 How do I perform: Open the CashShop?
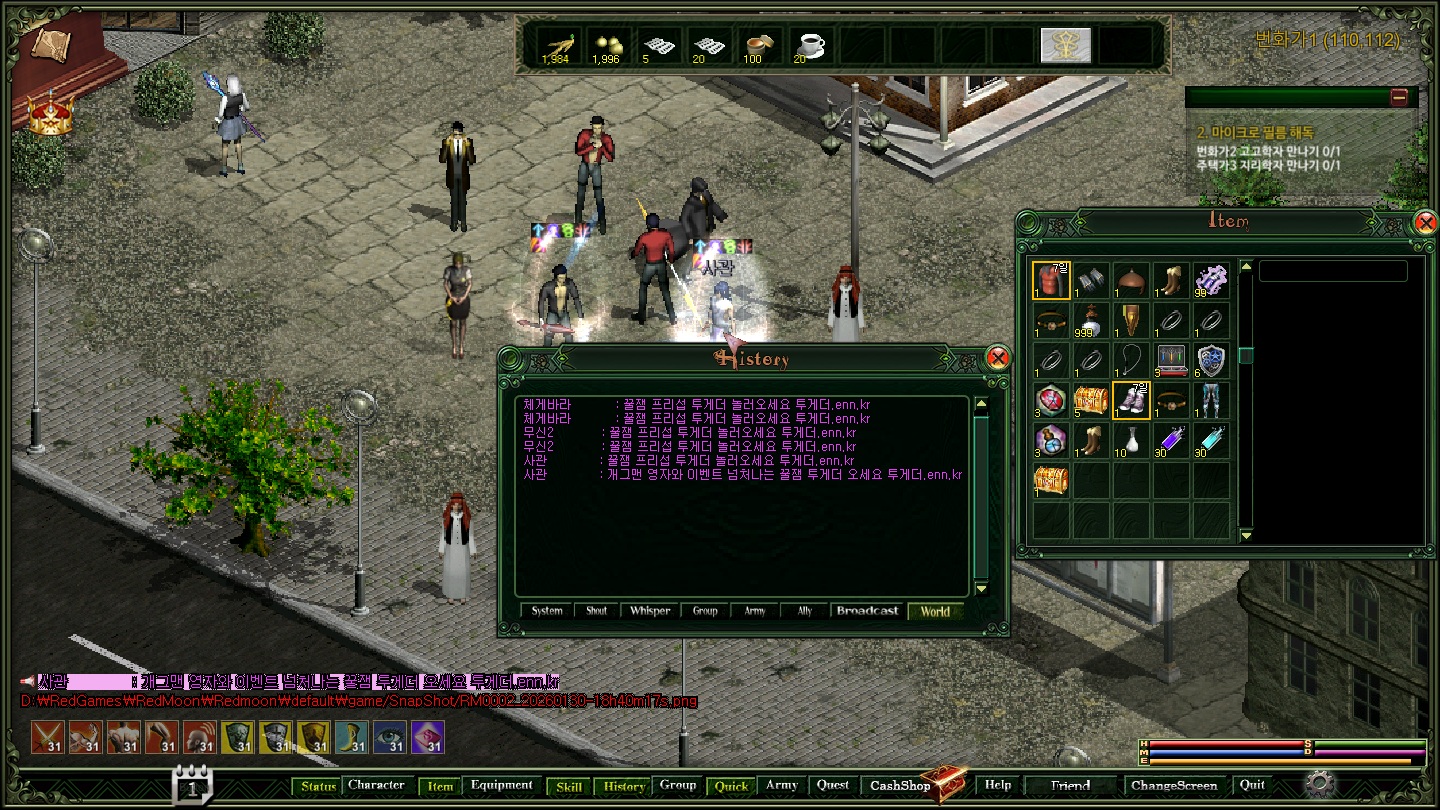click(x=900, y=786)
